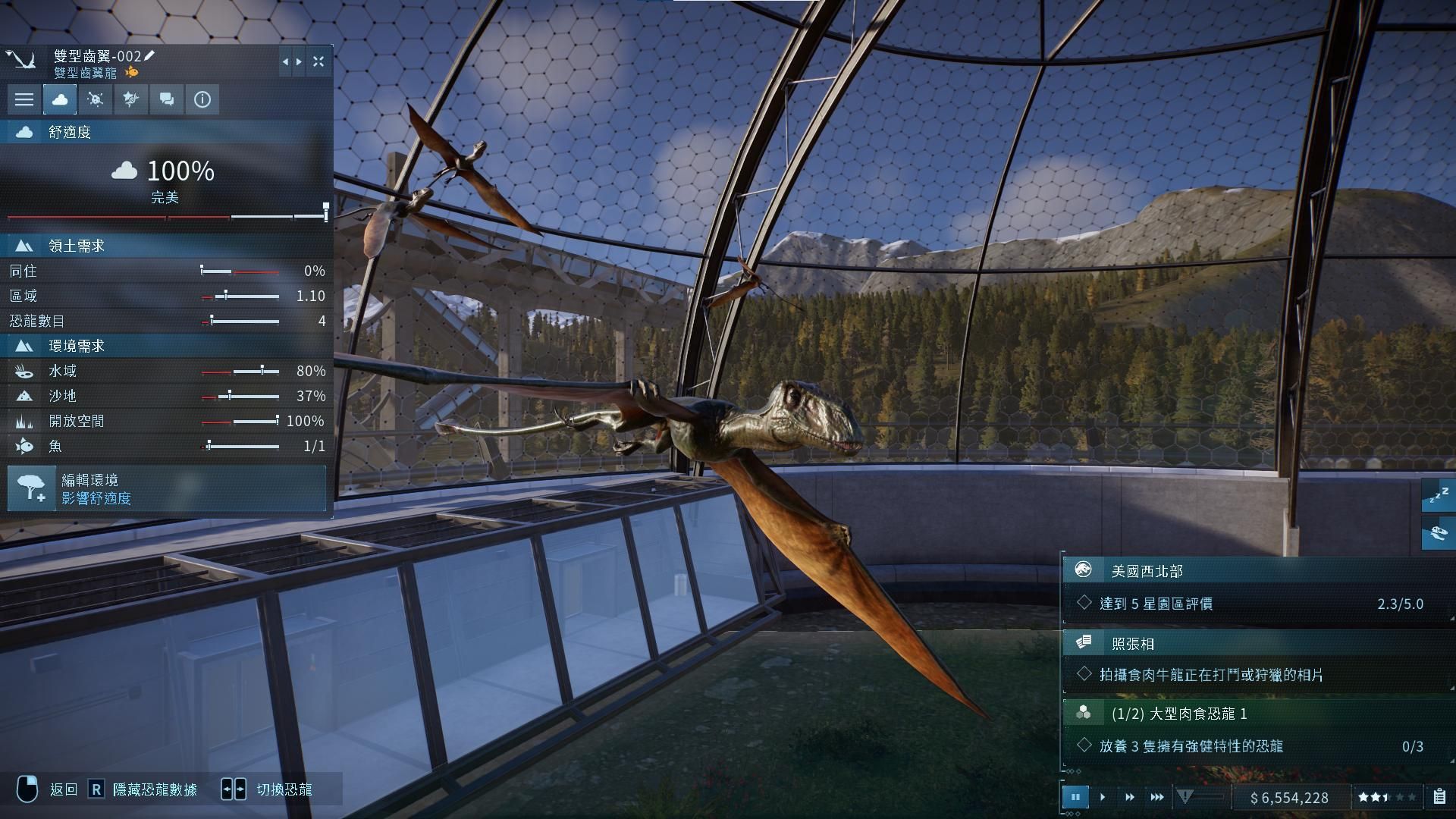Select the cloud comfort tab
This screenshot has height=819, width=1456.
point(60,99)
